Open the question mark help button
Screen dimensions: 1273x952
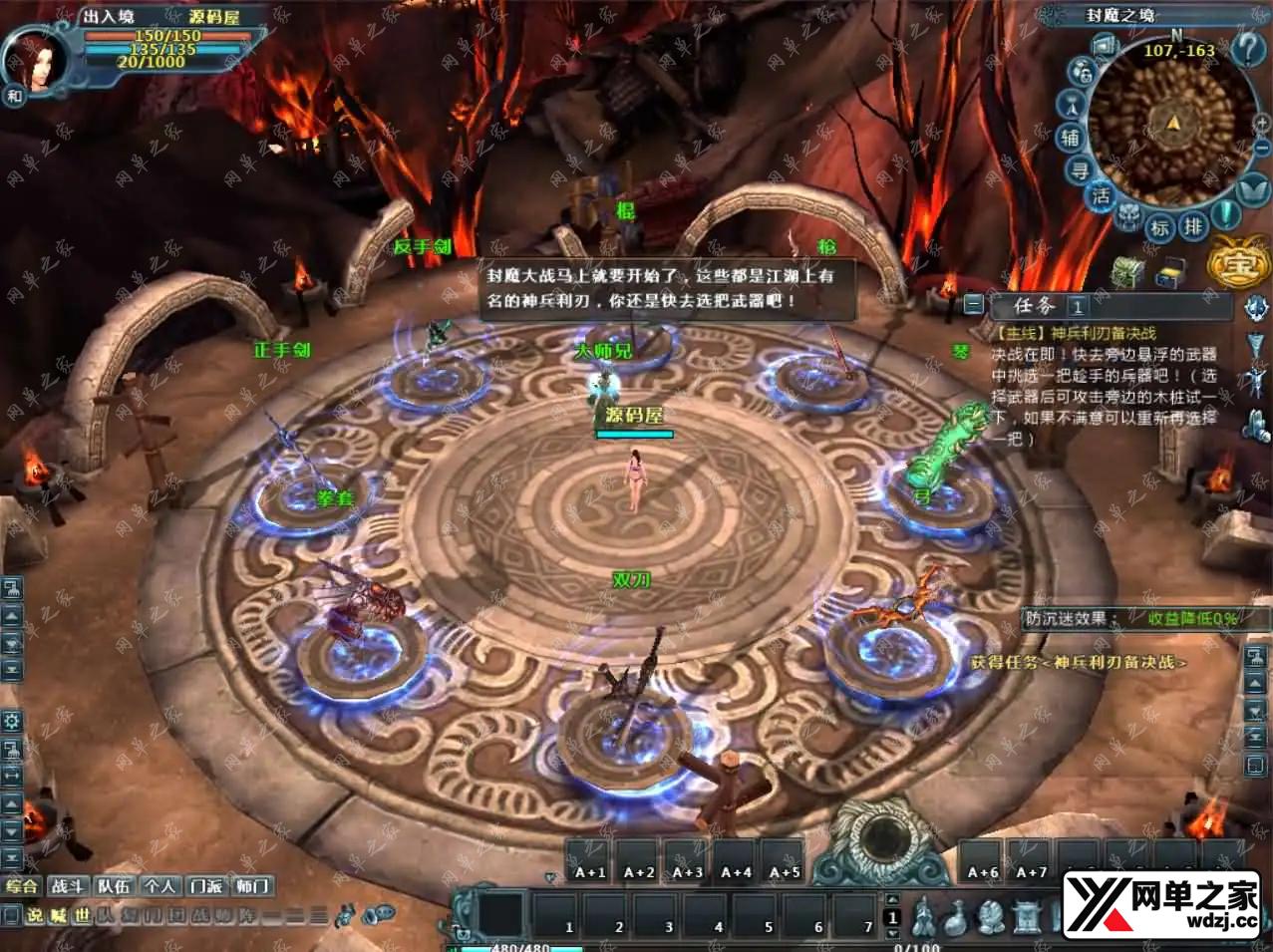(1246, 48)
